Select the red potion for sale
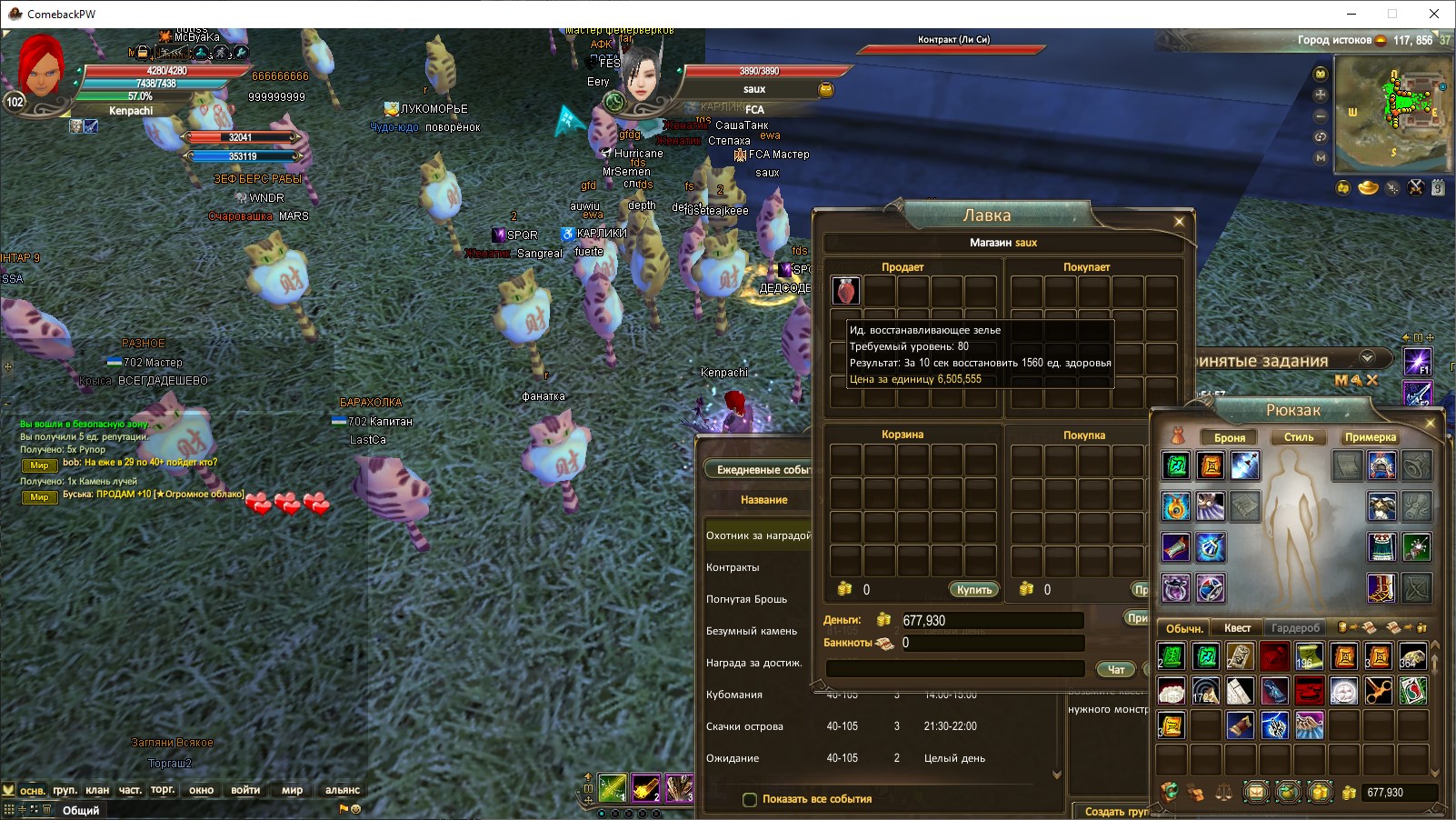This screenshot has width=1456, height=820. pos(846,291)
